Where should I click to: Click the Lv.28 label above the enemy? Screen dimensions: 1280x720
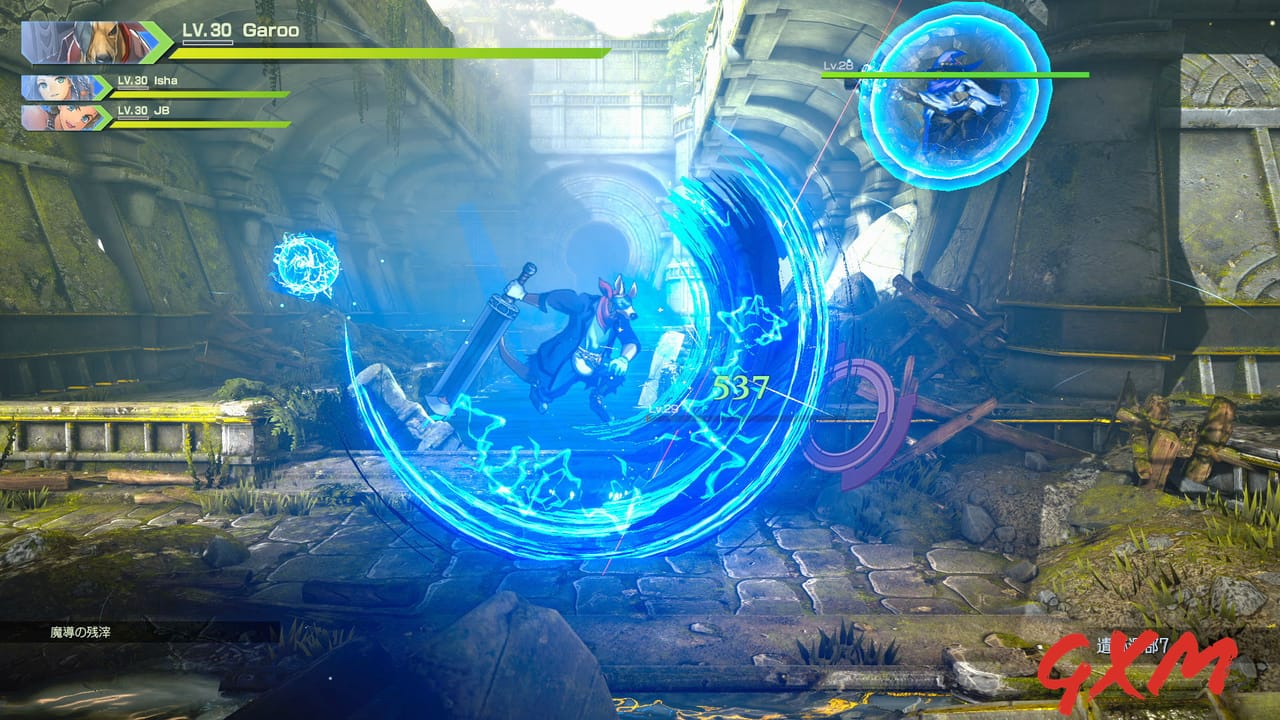(838, 66)
